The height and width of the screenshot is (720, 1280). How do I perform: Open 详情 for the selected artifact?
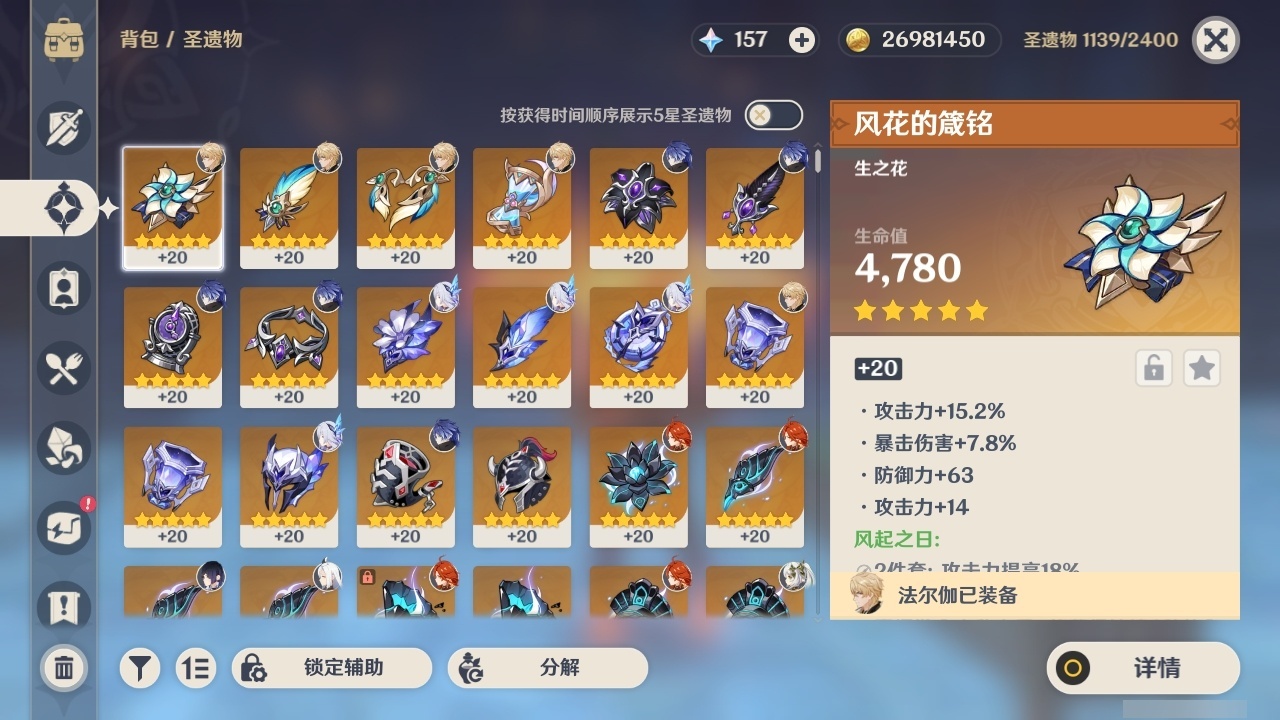click(x=1142, y=667)
